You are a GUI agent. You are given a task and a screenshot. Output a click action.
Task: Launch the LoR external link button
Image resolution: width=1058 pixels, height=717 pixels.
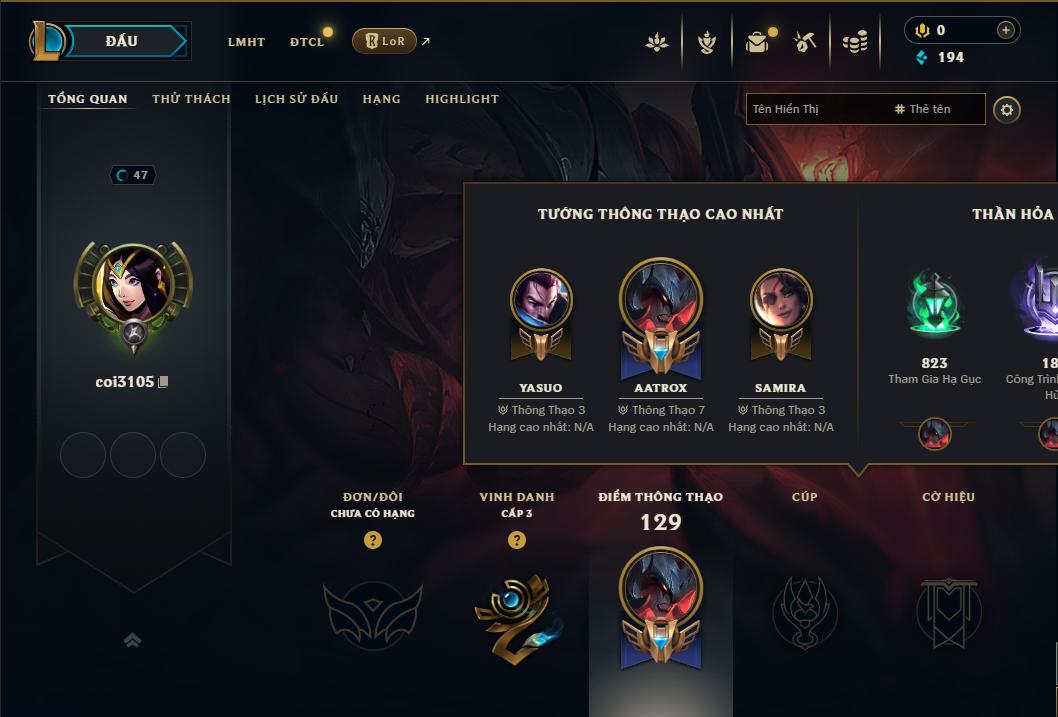[x=385, y=41]
